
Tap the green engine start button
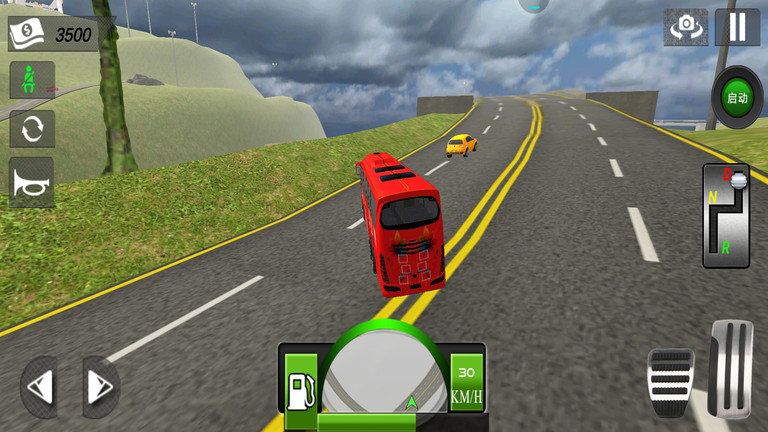pyautogui.click(x=737, y=97)
